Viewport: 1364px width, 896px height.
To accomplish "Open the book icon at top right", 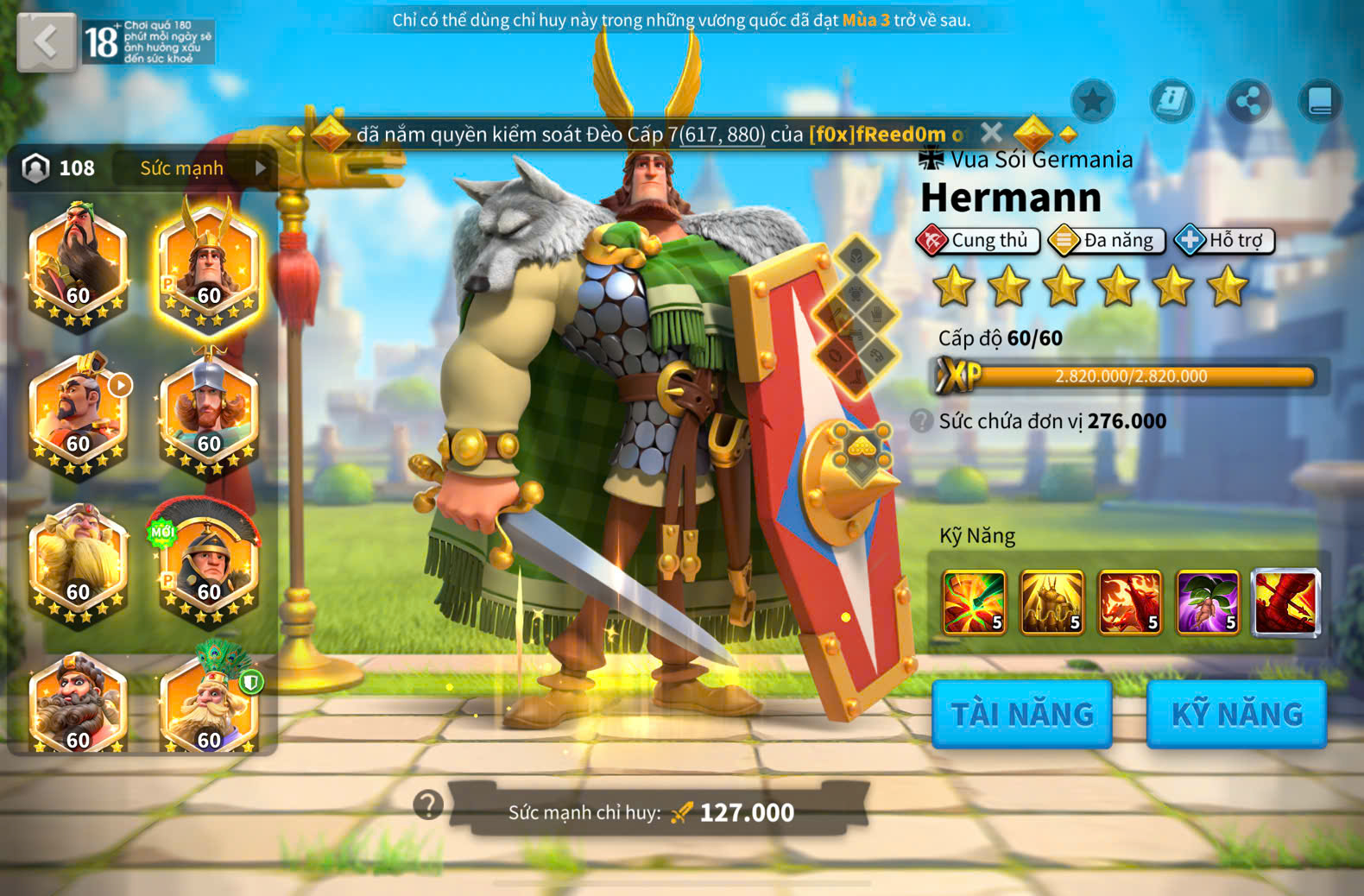I will click(1320, 102).
